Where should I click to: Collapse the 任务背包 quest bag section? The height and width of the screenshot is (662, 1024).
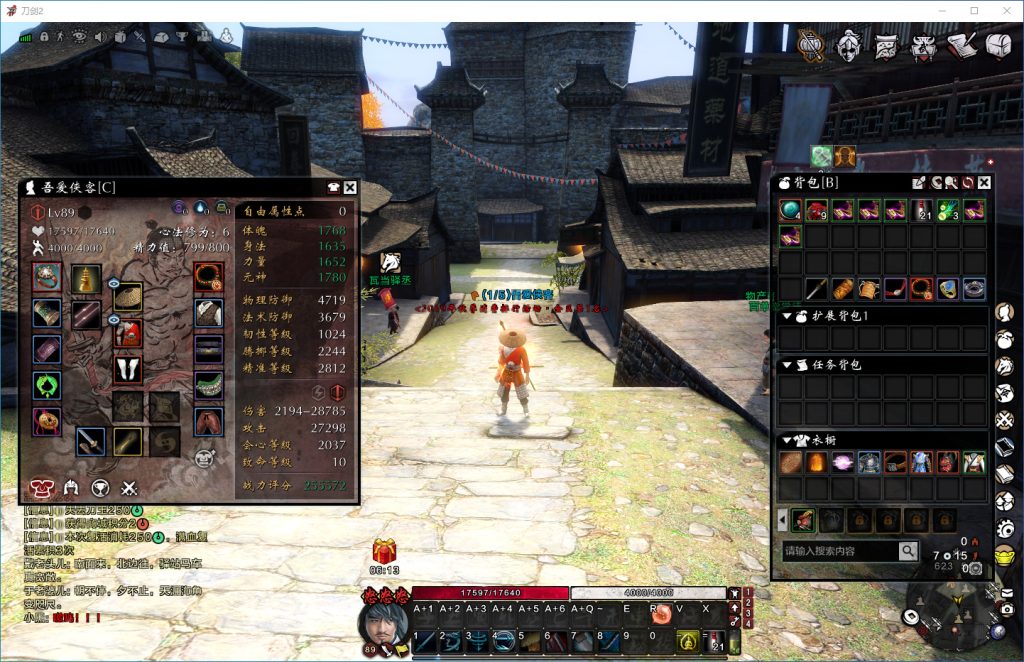787,365
